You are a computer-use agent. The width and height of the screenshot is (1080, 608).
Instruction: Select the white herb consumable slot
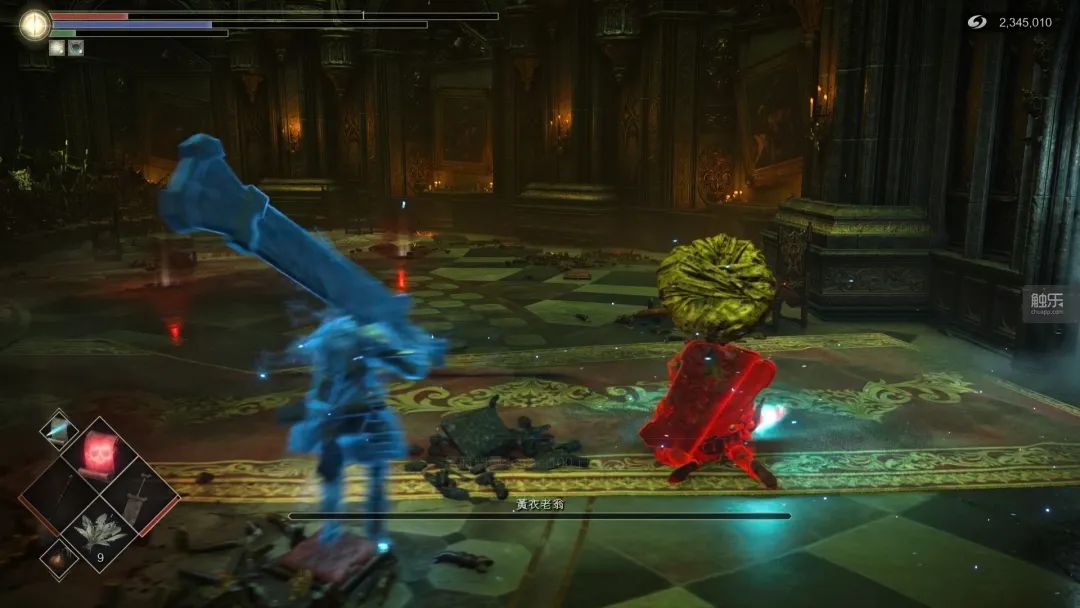click(x=98, y=532)
